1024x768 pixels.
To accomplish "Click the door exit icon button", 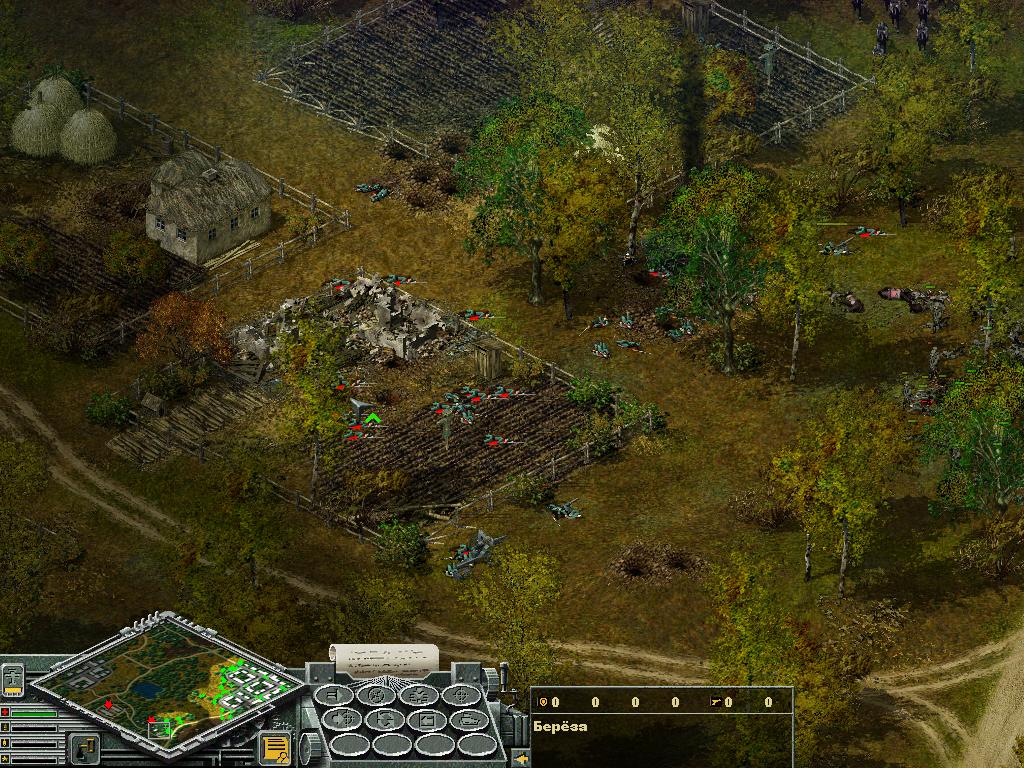I will tap(83, 747).
